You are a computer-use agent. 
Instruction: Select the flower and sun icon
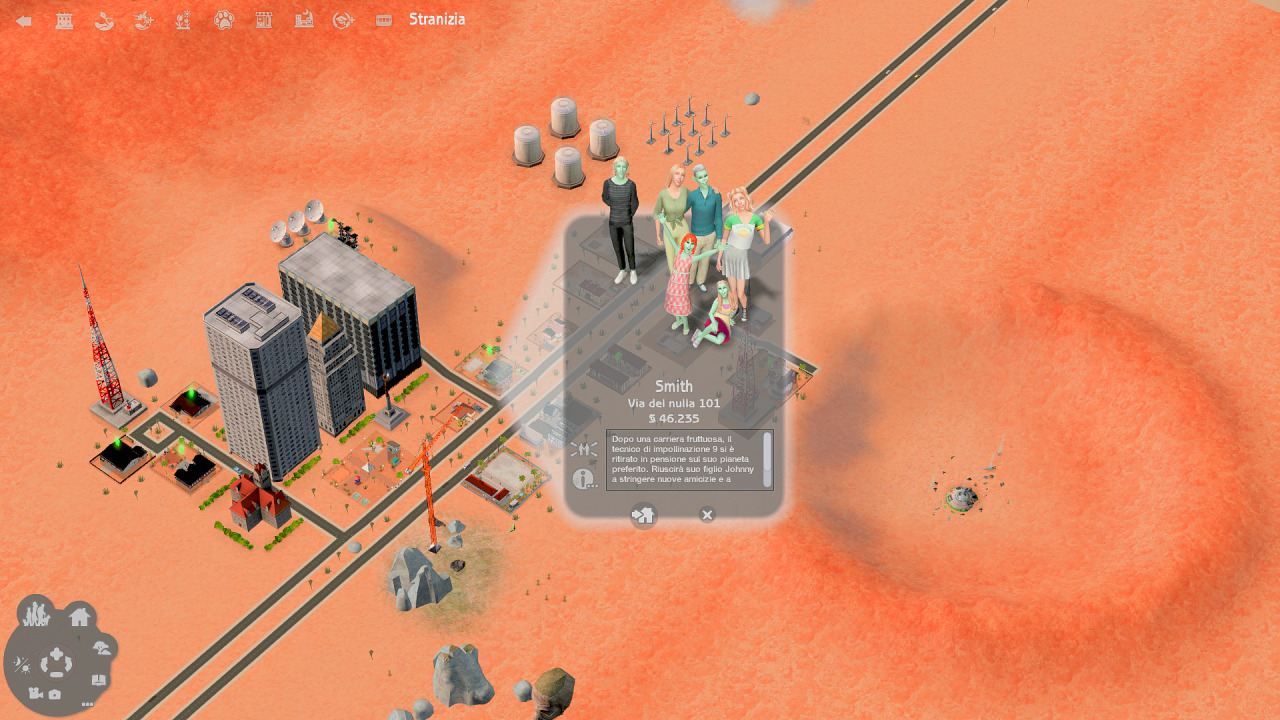coord(183,20)
